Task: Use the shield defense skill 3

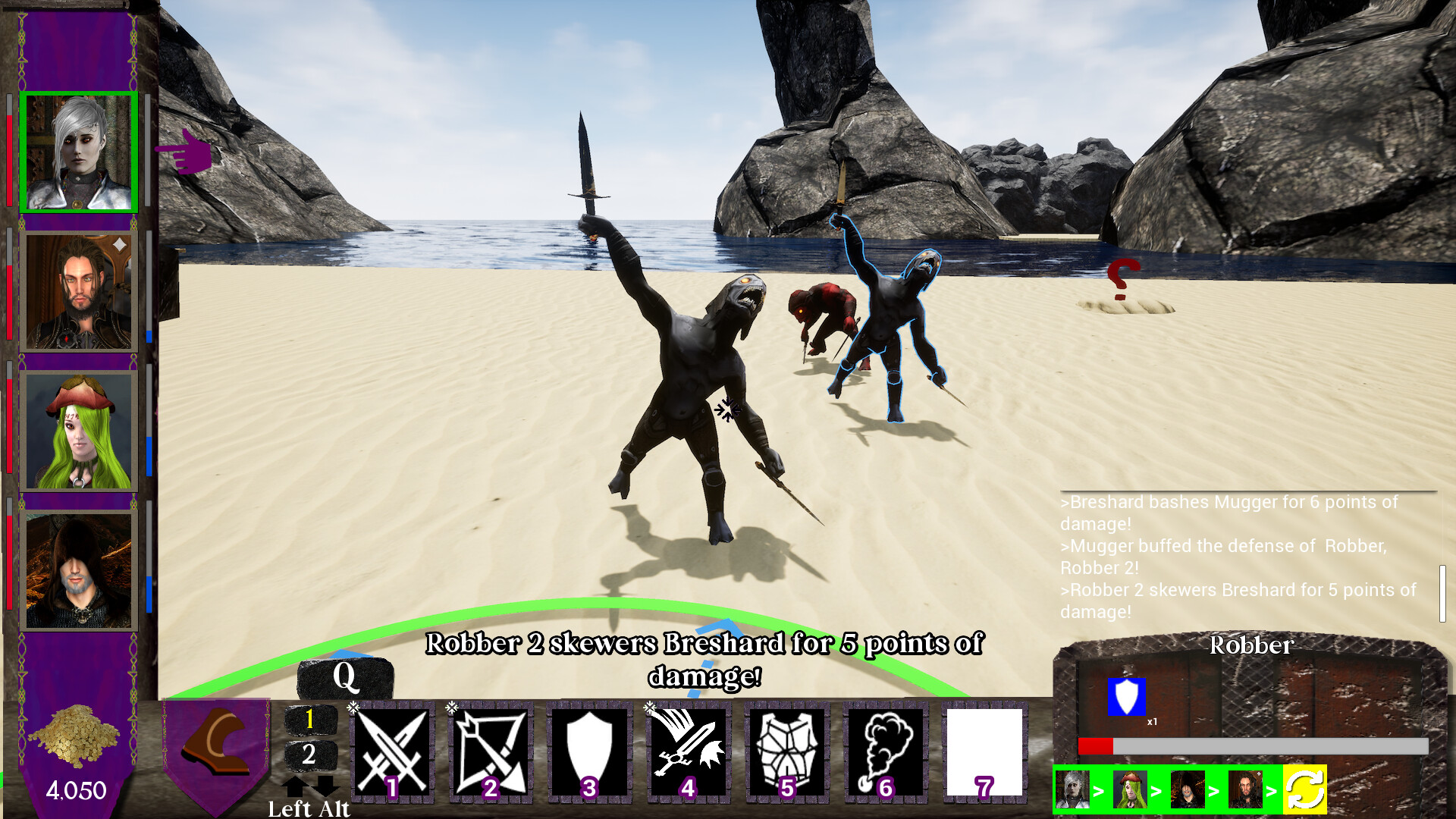Action: (588, 751)
